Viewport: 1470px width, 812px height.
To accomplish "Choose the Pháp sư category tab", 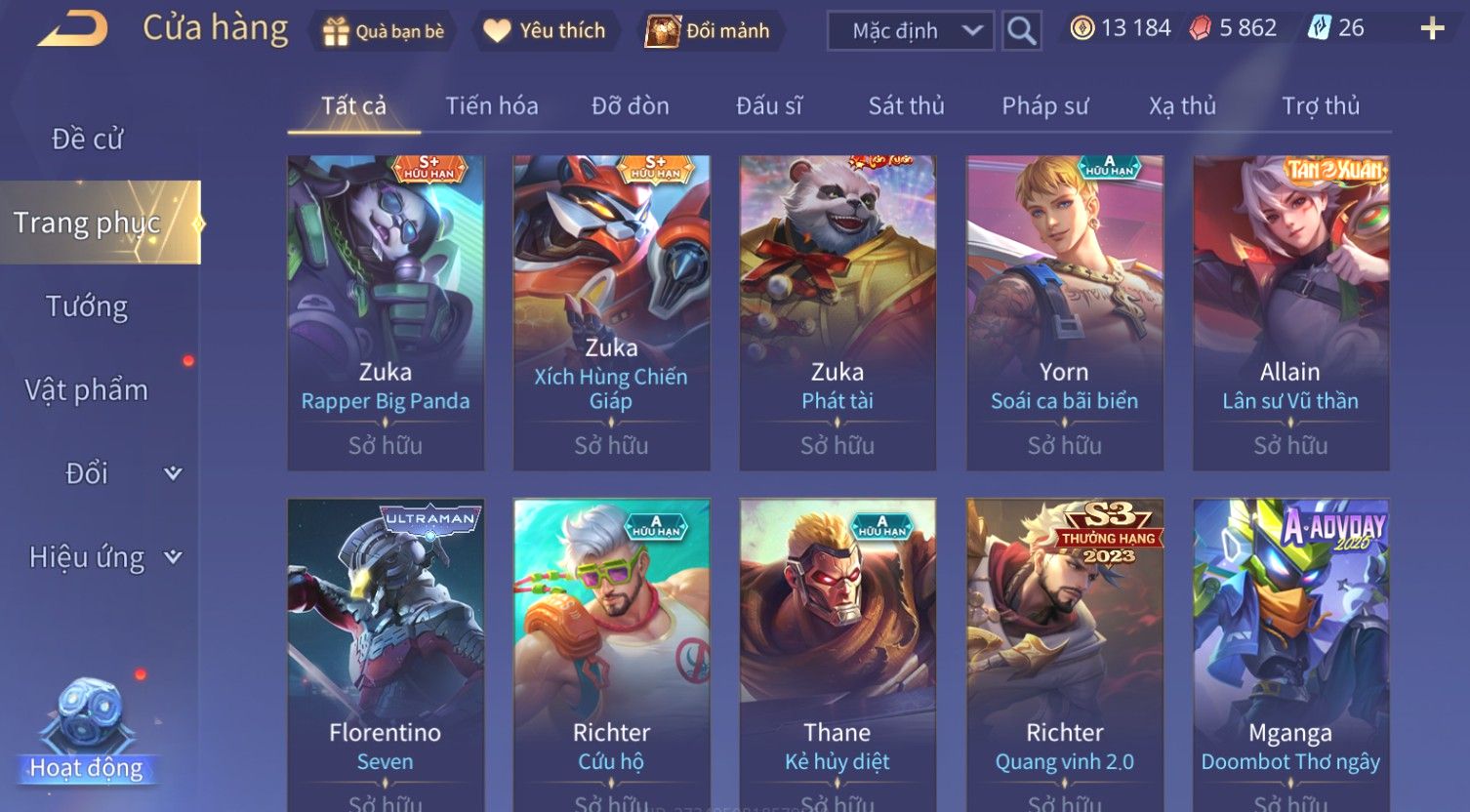I will [1044, 106].
